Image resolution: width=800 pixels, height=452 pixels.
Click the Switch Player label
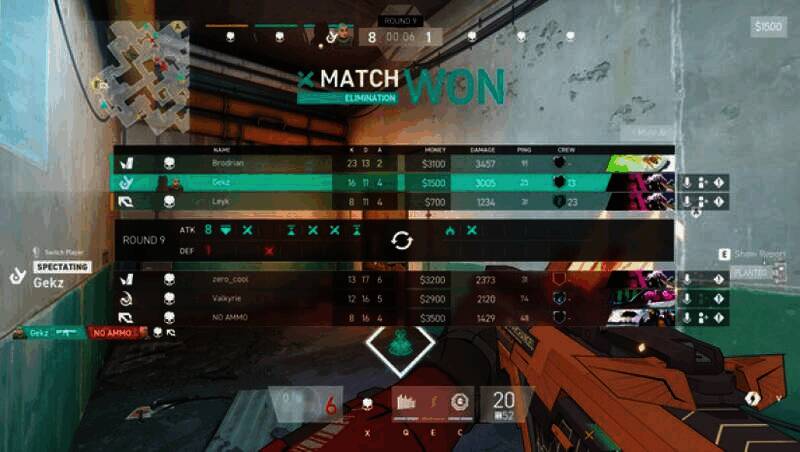(61, 252)
